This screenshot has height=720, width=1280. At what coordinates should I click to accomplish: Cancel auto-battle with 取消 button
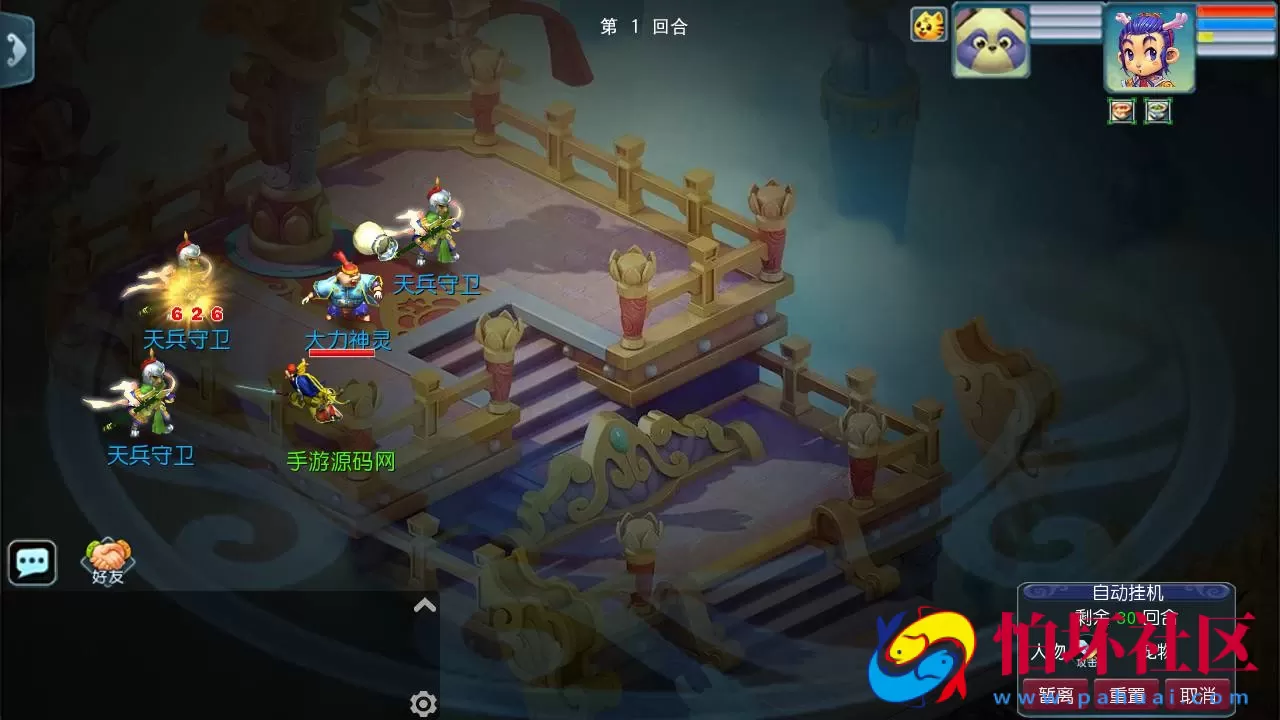[x=1198, y=694]
